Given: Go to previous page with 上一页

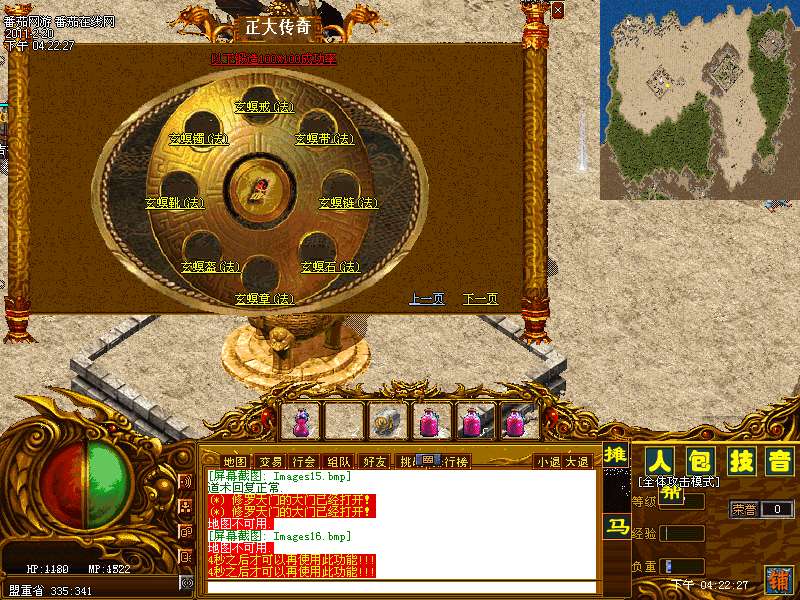Looking at the screenshot, I should coord(427,299).
